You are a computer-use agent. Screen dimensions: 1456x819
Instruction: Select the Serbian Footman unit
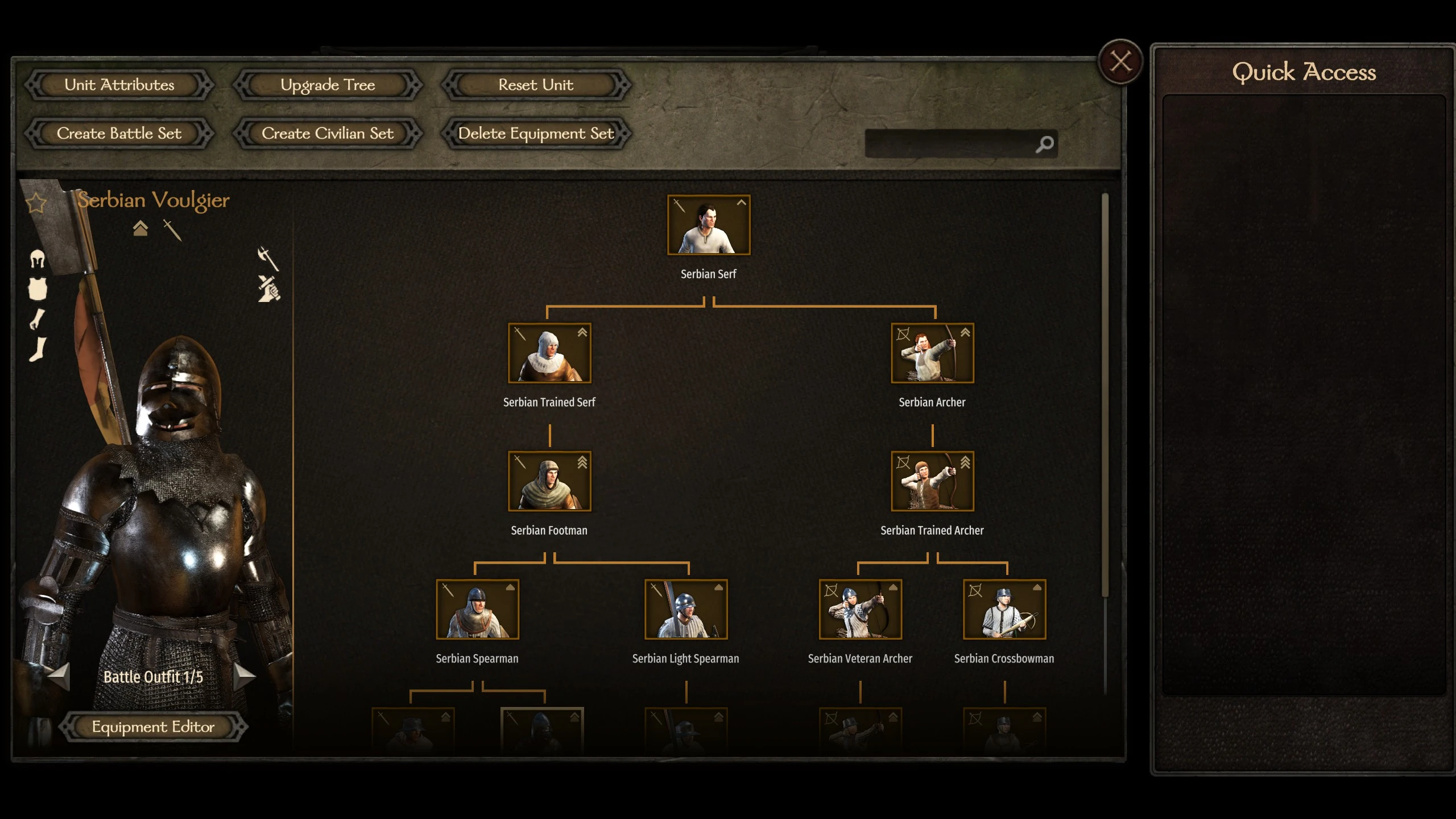[549, 481]
